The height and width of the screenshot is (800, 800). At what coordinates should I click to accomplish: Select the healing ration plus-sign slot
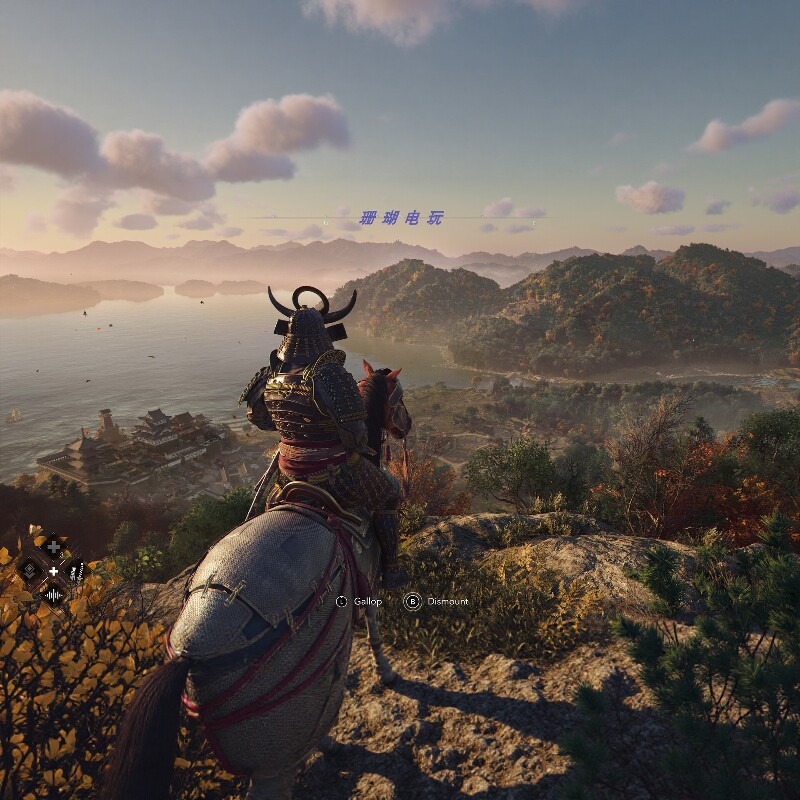(53, 546)
